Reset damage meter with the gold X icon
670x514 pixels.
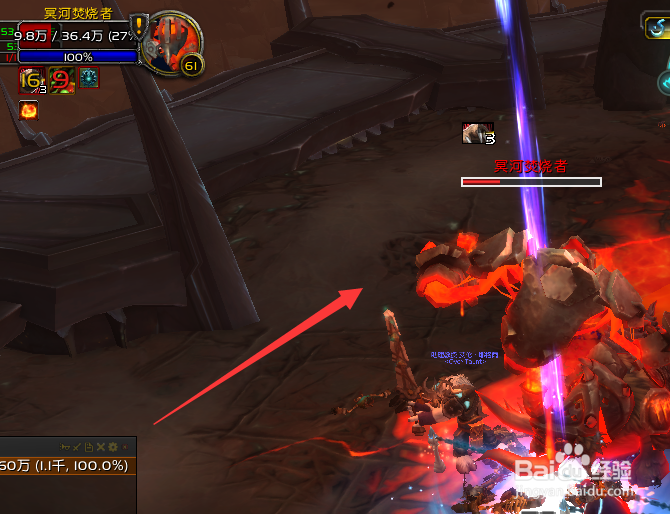click(99, 446)
